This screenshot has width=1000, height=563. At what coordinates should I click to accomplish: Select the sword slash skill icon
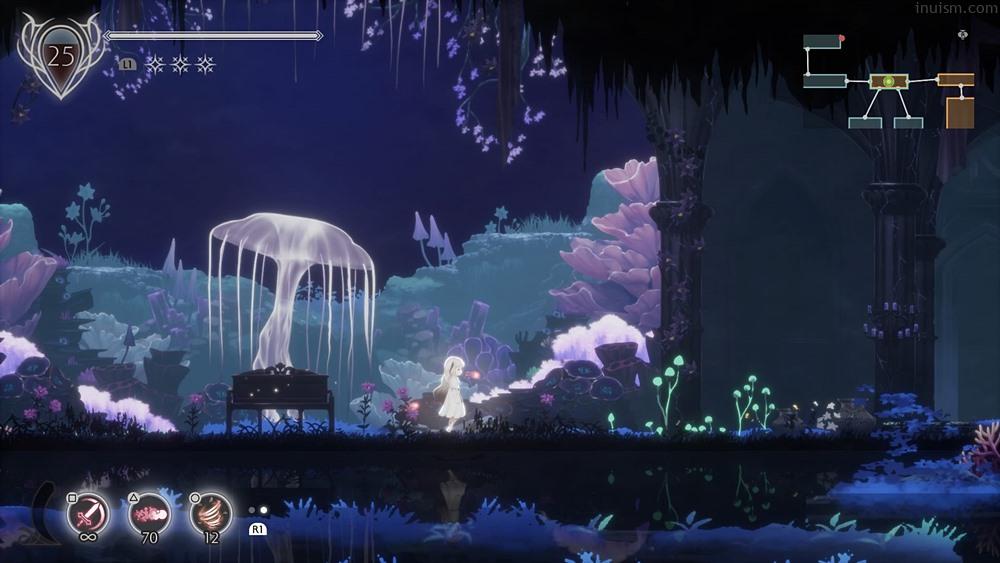click(x=88, y=514)
